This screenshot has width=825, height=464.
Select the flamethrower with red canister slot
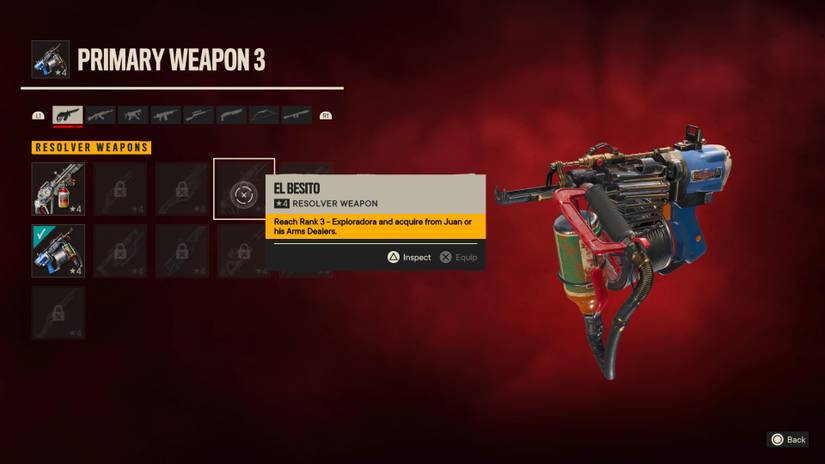click(58, 189)
